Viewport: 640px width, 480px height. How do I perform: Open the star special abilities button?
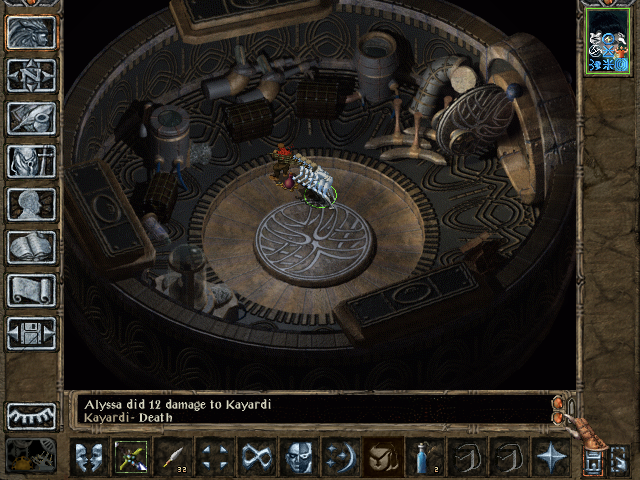pos(550,458)
